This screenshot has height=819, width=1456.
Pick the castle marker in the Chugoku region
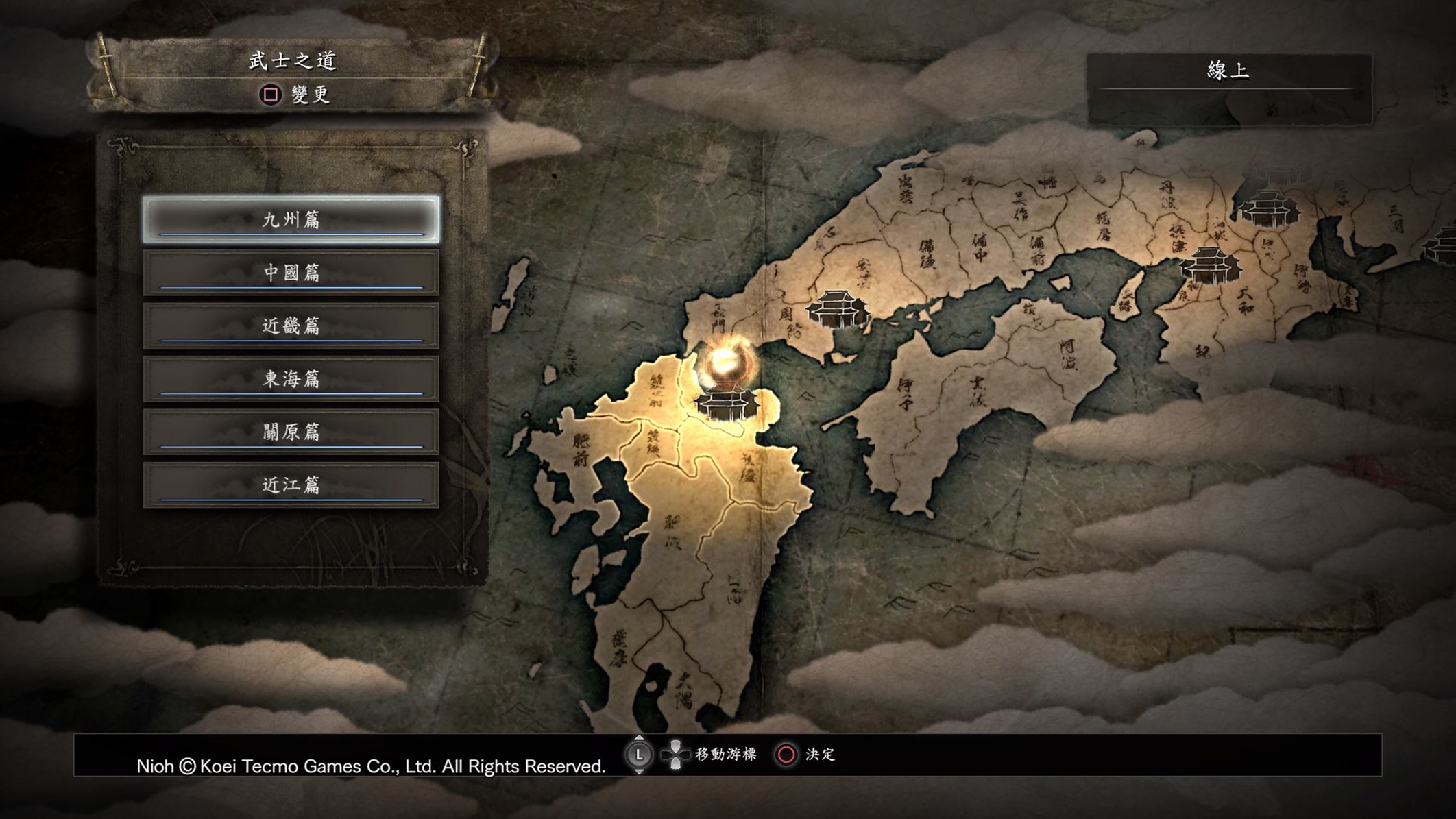click(x=838, y=308)
